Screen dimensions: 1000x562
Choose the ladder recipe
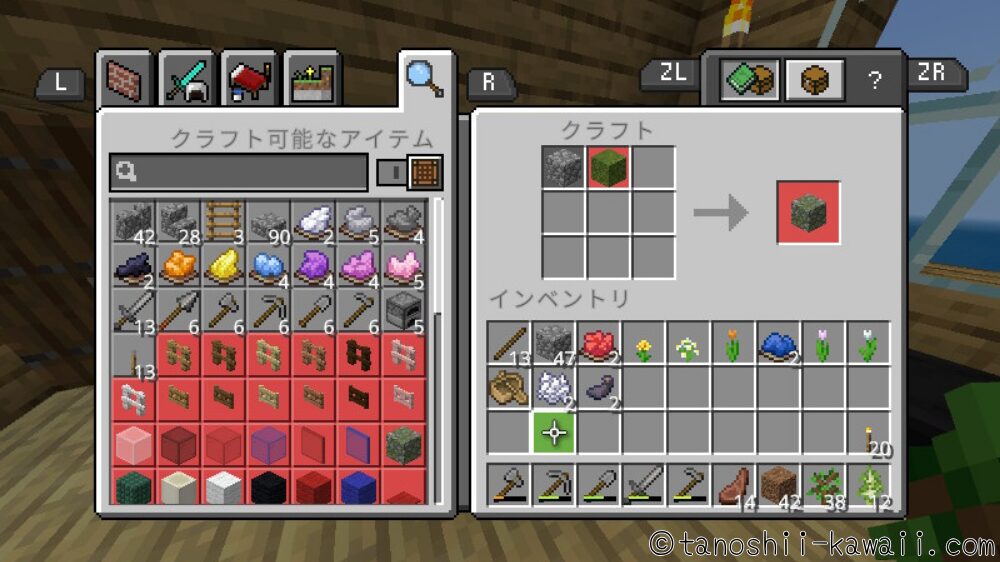coord(224,219)
